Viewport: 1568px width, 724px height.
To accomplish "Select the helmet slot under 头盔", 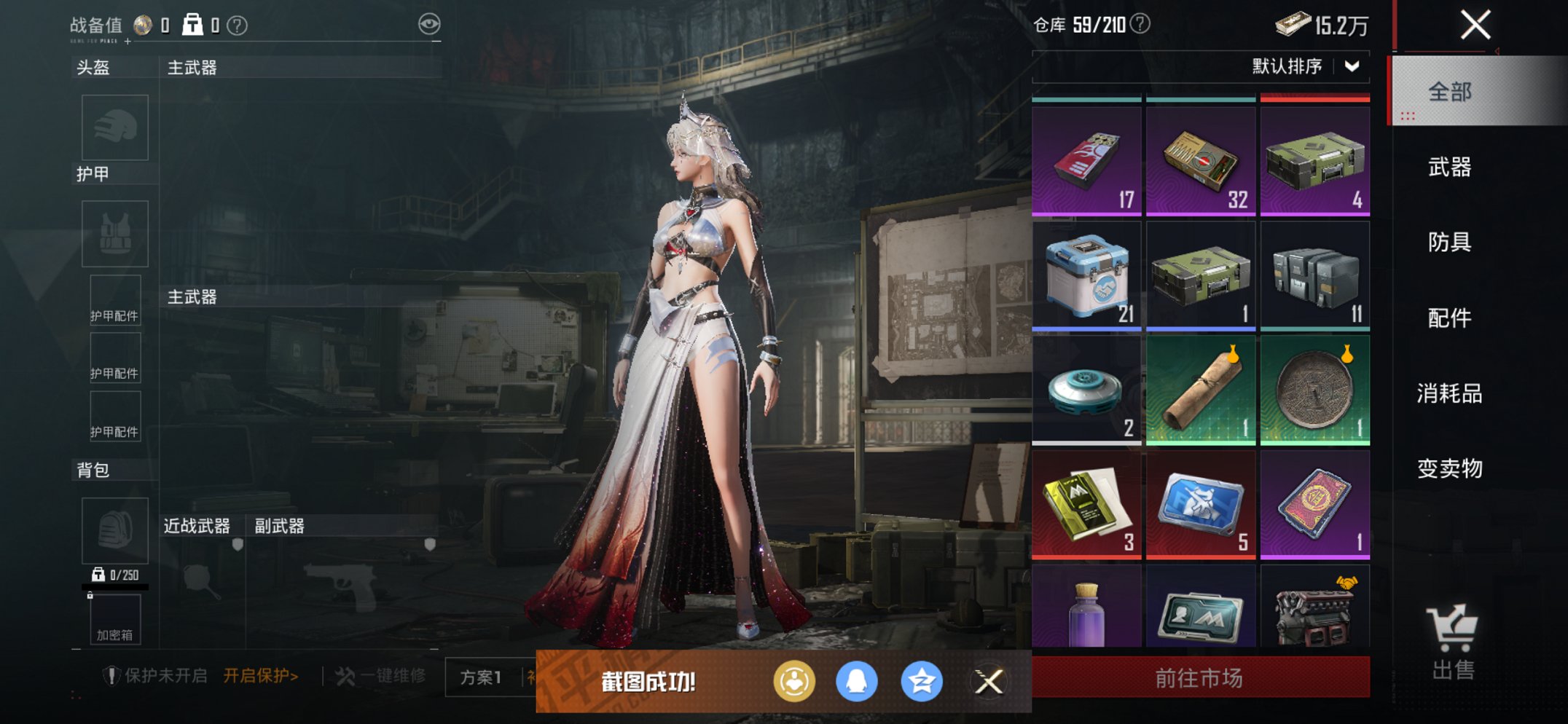I will tap(114, 127).
